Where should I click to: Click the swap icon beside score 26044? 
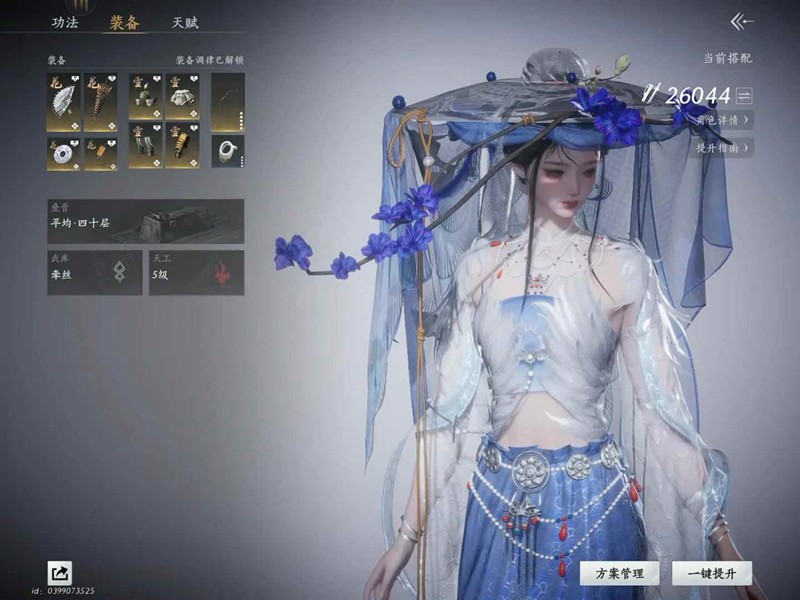[743, 96]
